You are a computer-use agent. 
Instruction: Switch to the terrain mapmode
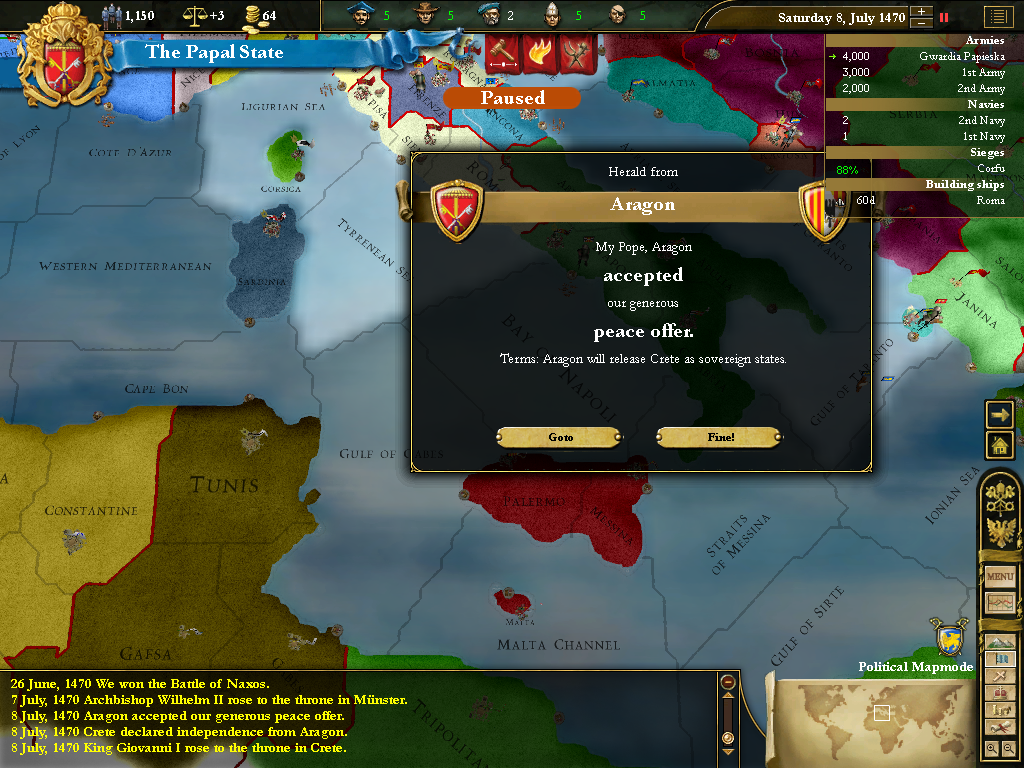pyautogui.click(x=1000, y=642)
